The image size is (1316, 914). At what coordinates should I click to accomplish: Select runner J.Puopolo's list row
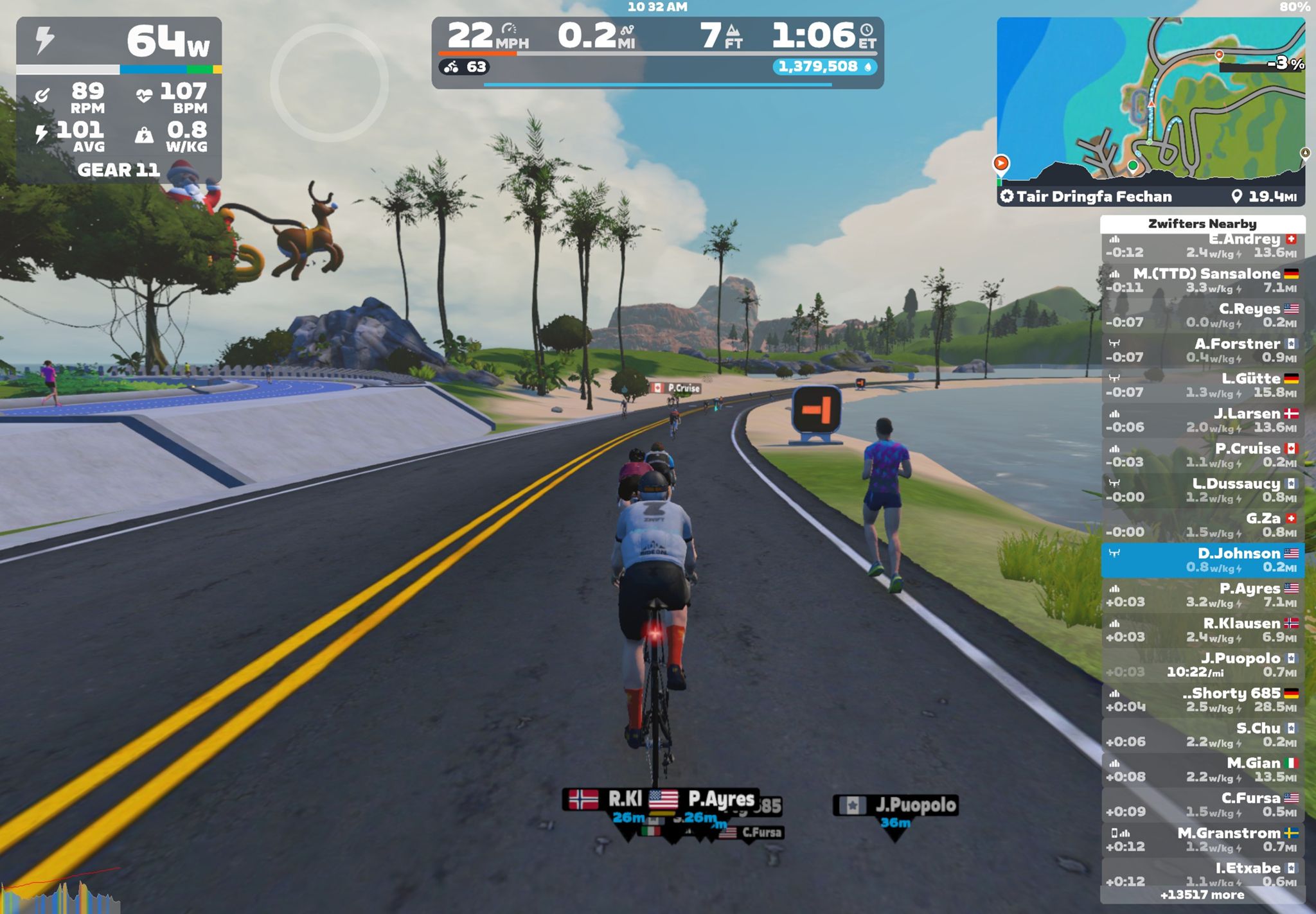click(1202, 665)
